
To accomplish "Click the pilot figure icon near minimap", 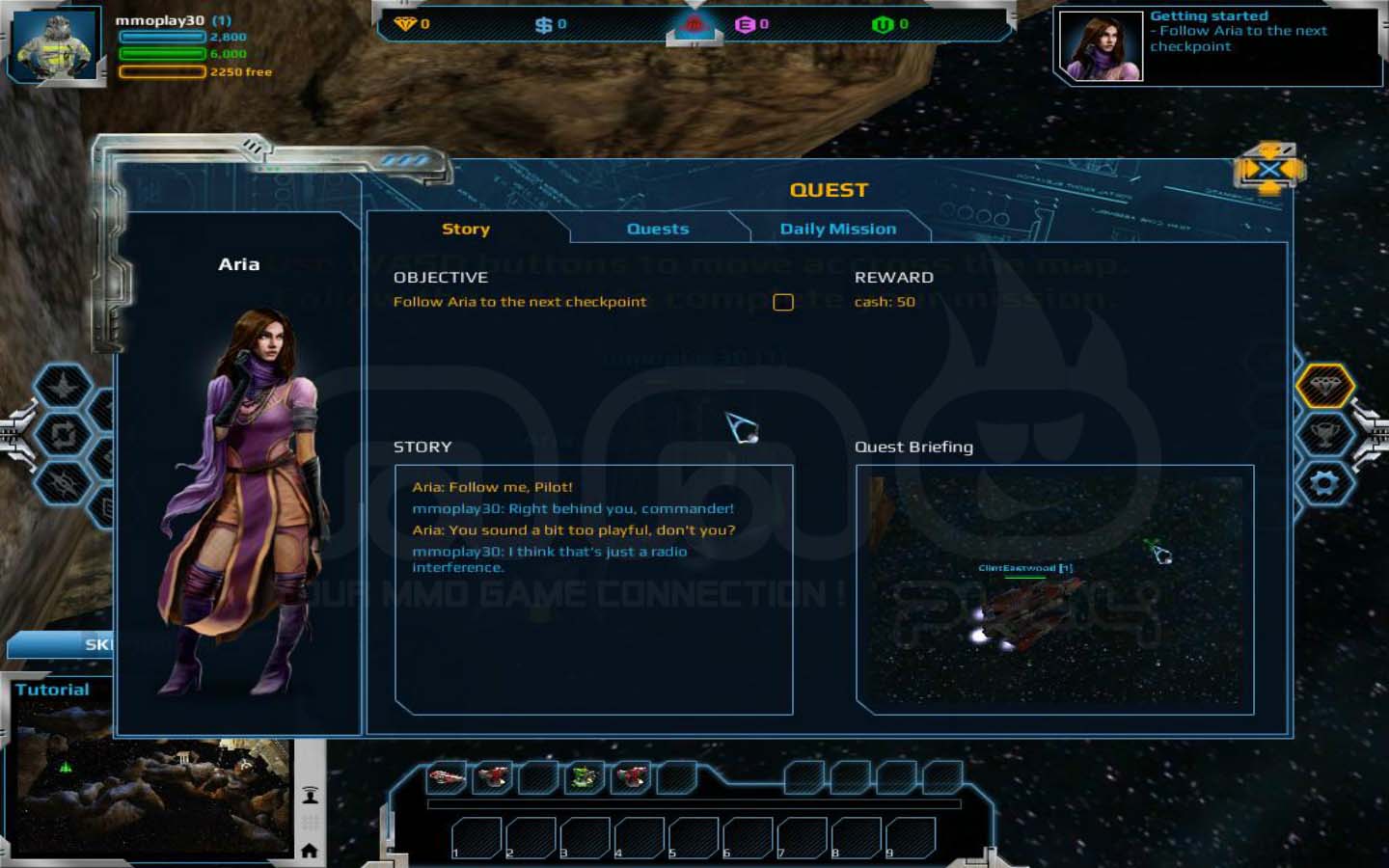I will [x=310, y=796].
